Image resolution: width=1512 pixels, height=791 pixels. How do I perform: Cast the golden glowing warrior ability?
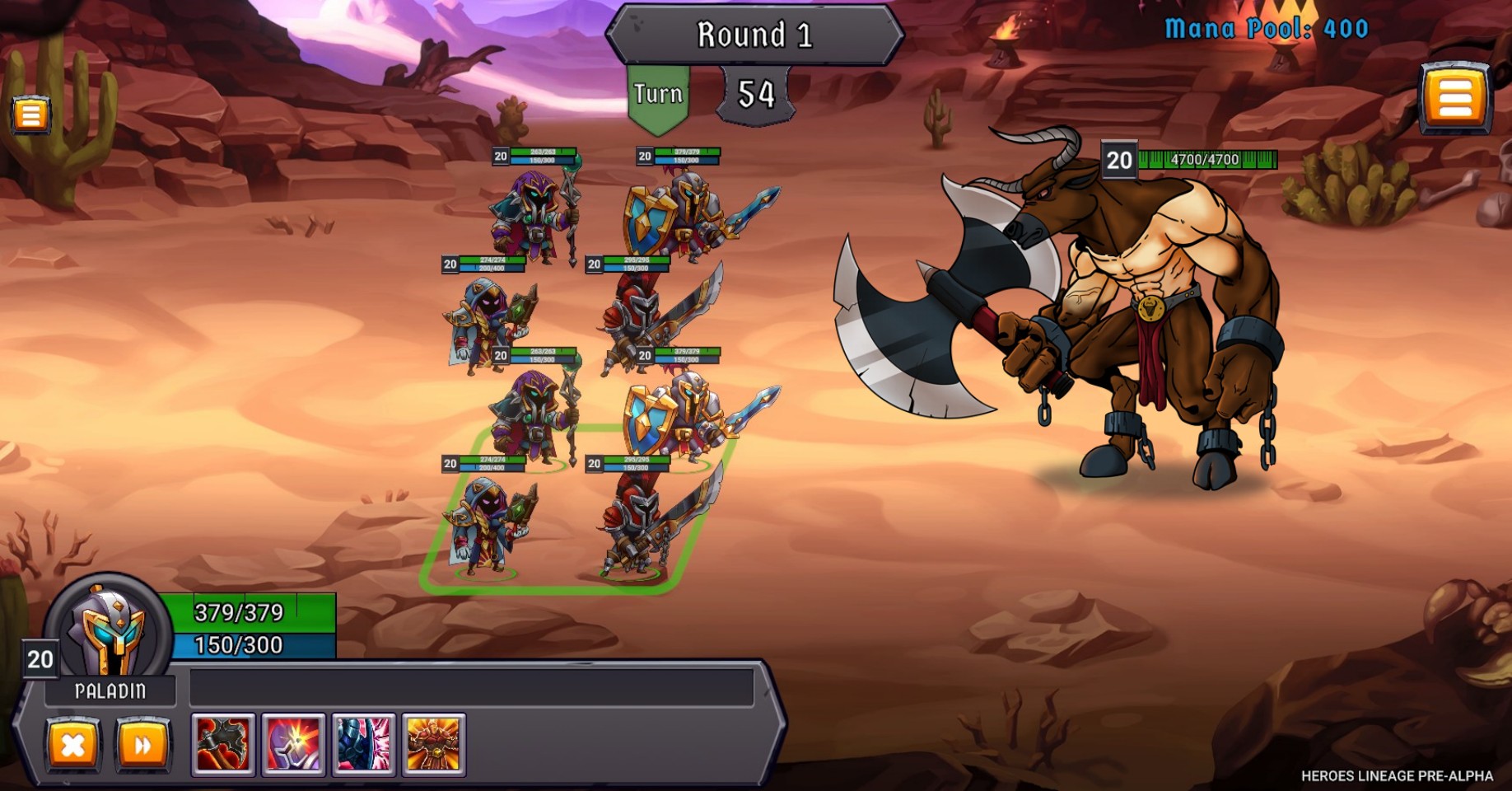point(433,745)
